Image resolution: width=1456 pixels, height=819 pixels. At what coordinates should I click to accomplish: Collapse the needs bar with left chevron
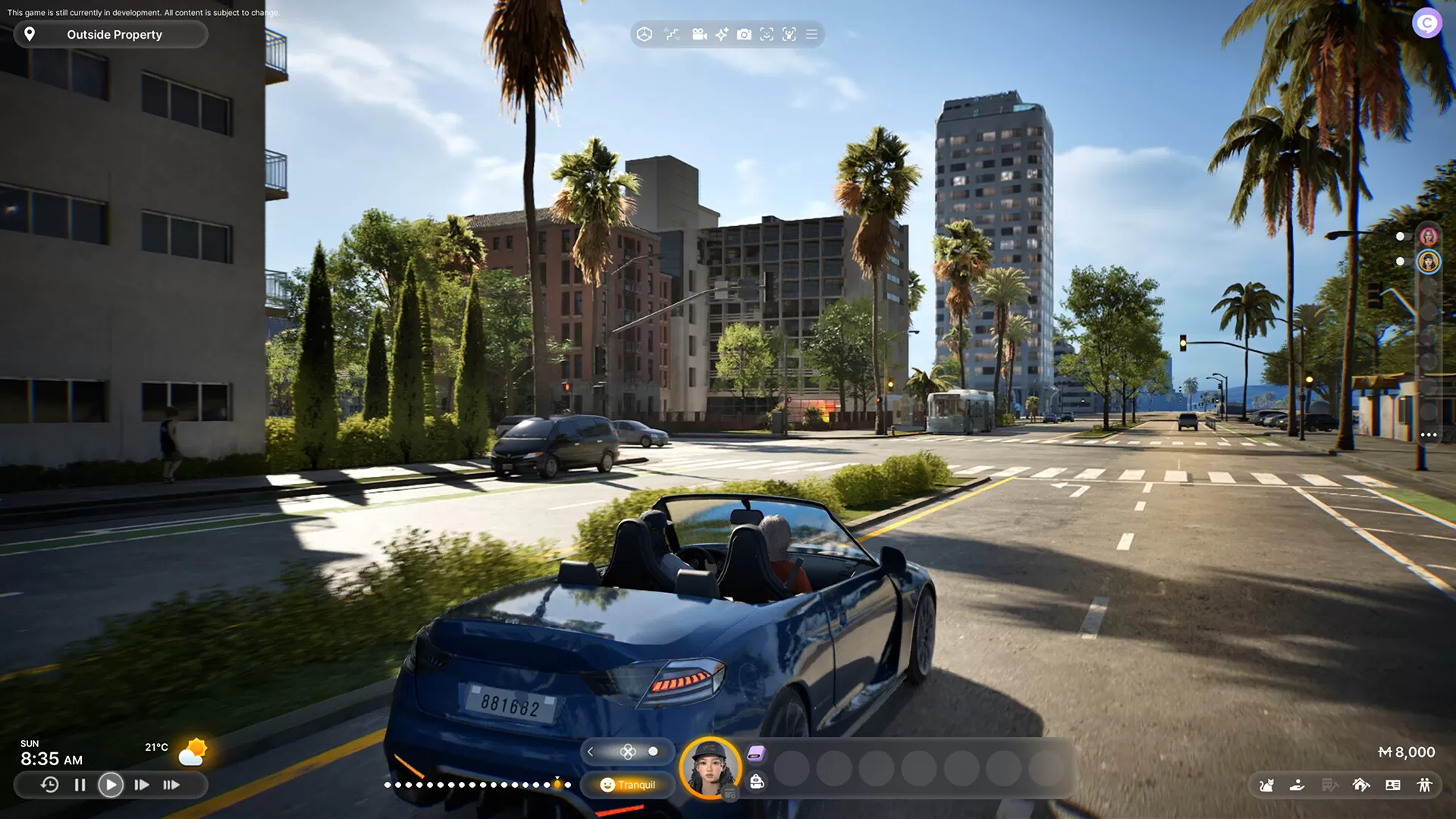591,752
